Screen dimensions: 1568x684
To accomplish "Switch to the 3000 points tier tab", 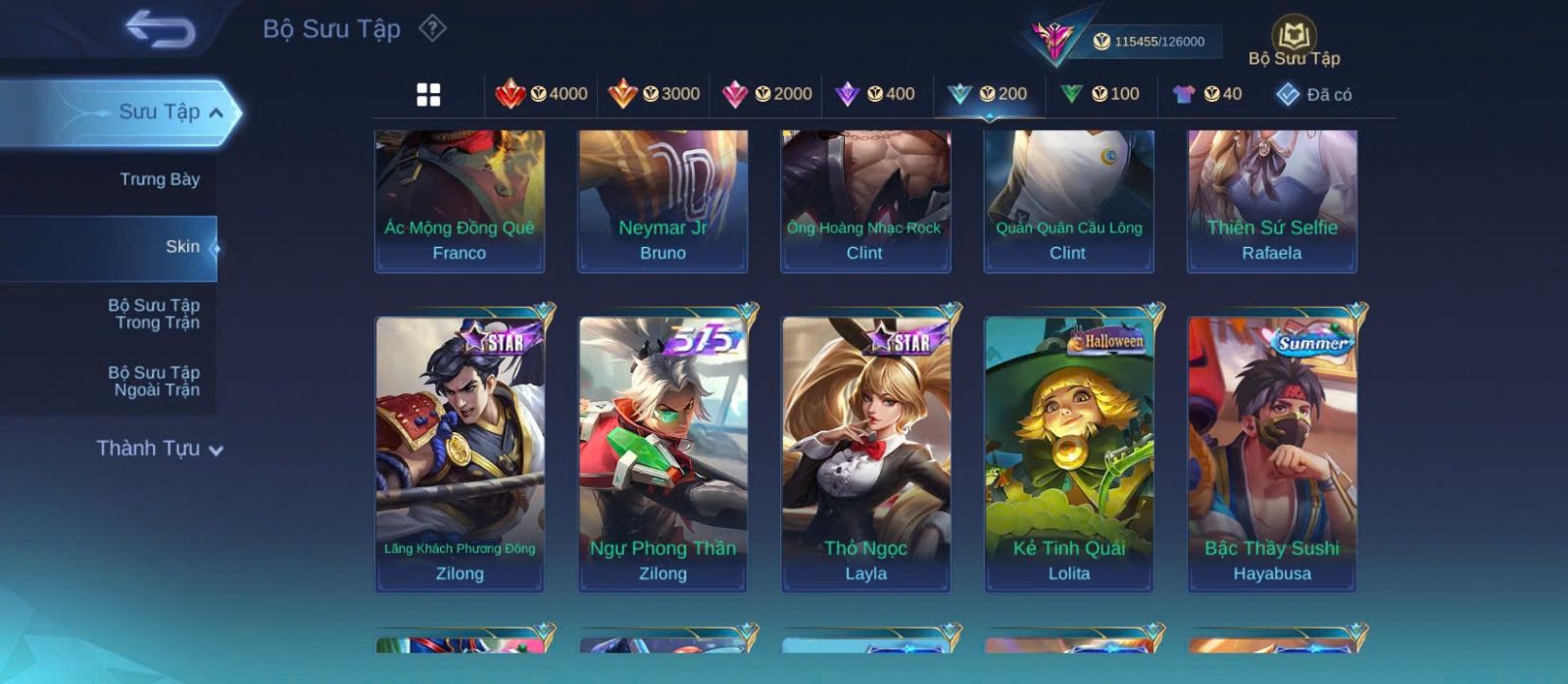I will pyautogui.click(x=654, y=94).
